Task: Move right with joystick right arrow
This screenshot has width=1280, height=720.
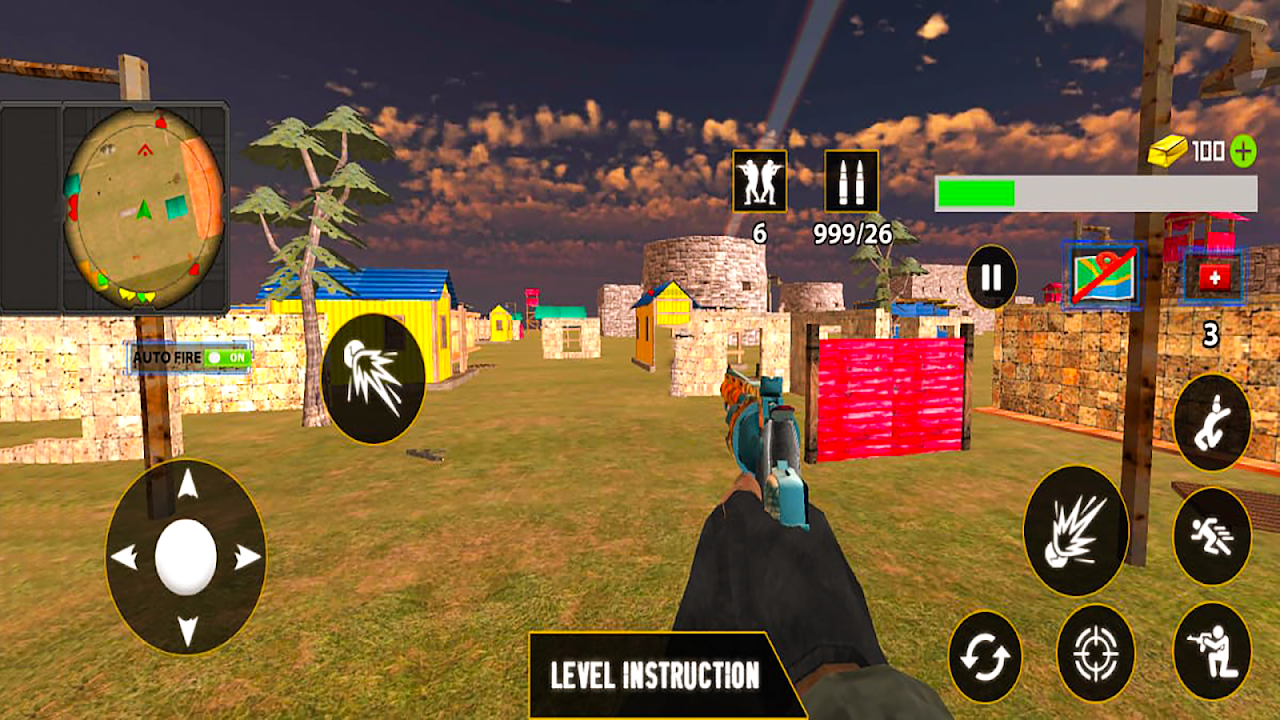Action: tap(247, 557)
